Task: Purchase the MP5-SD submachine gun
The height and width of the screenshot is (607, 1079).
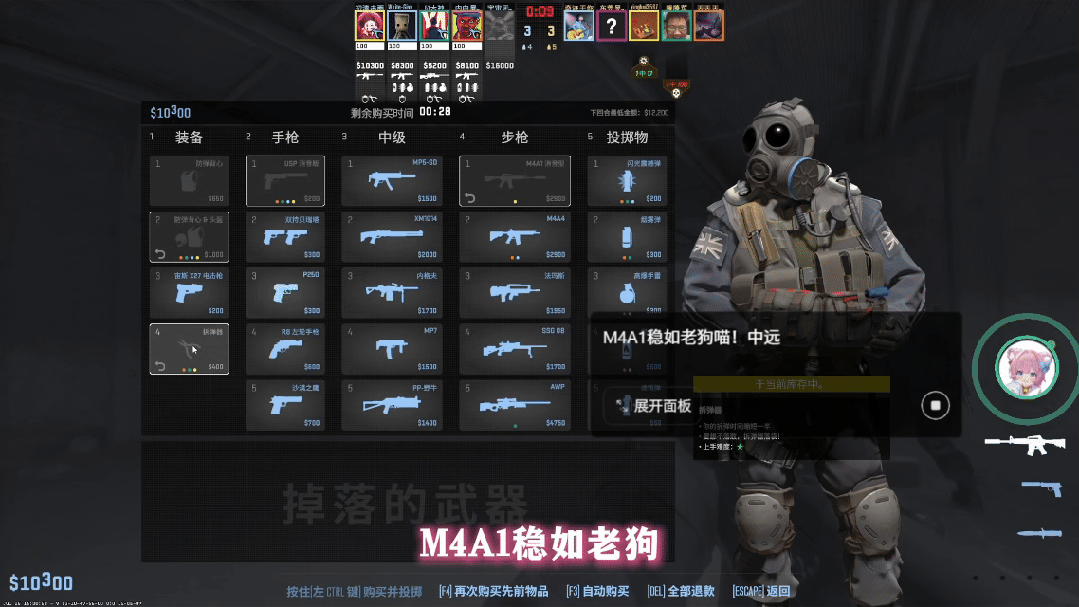Action: (391, 181)
